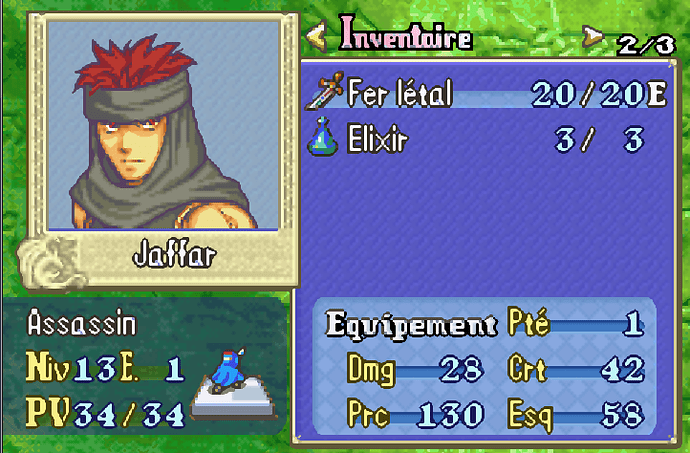Open the Inventaire page header
The image size is (690, 453).
pos(406,36)
